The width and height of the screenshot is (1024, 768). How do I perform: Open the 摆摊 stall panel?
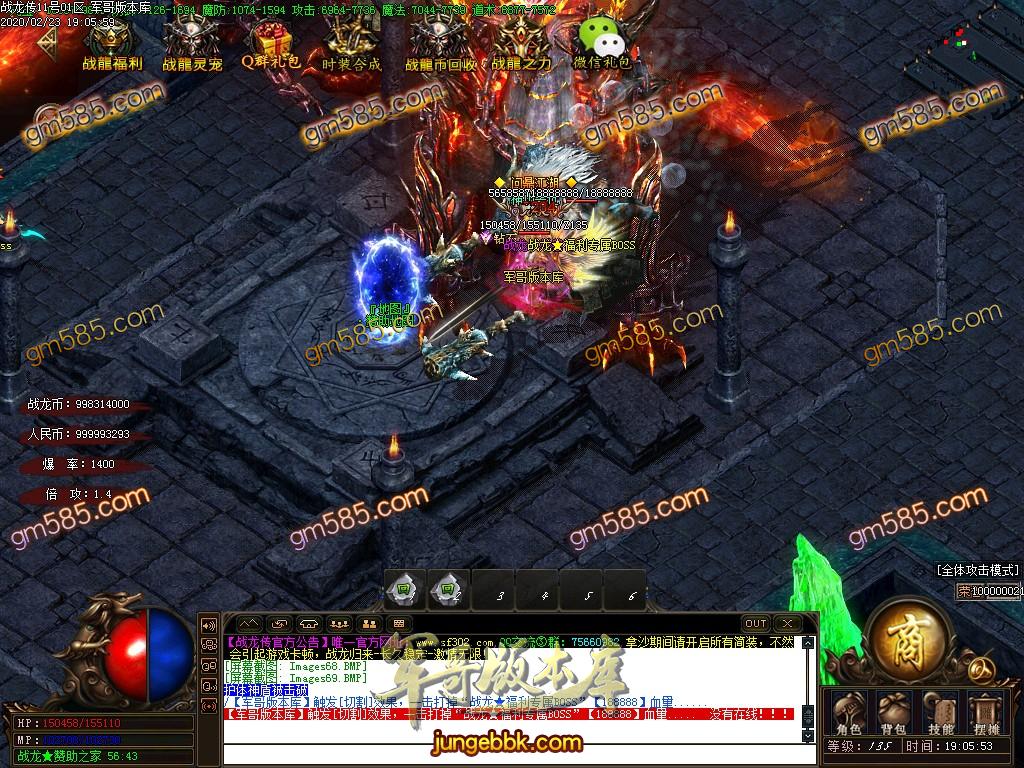click(986, 711)
